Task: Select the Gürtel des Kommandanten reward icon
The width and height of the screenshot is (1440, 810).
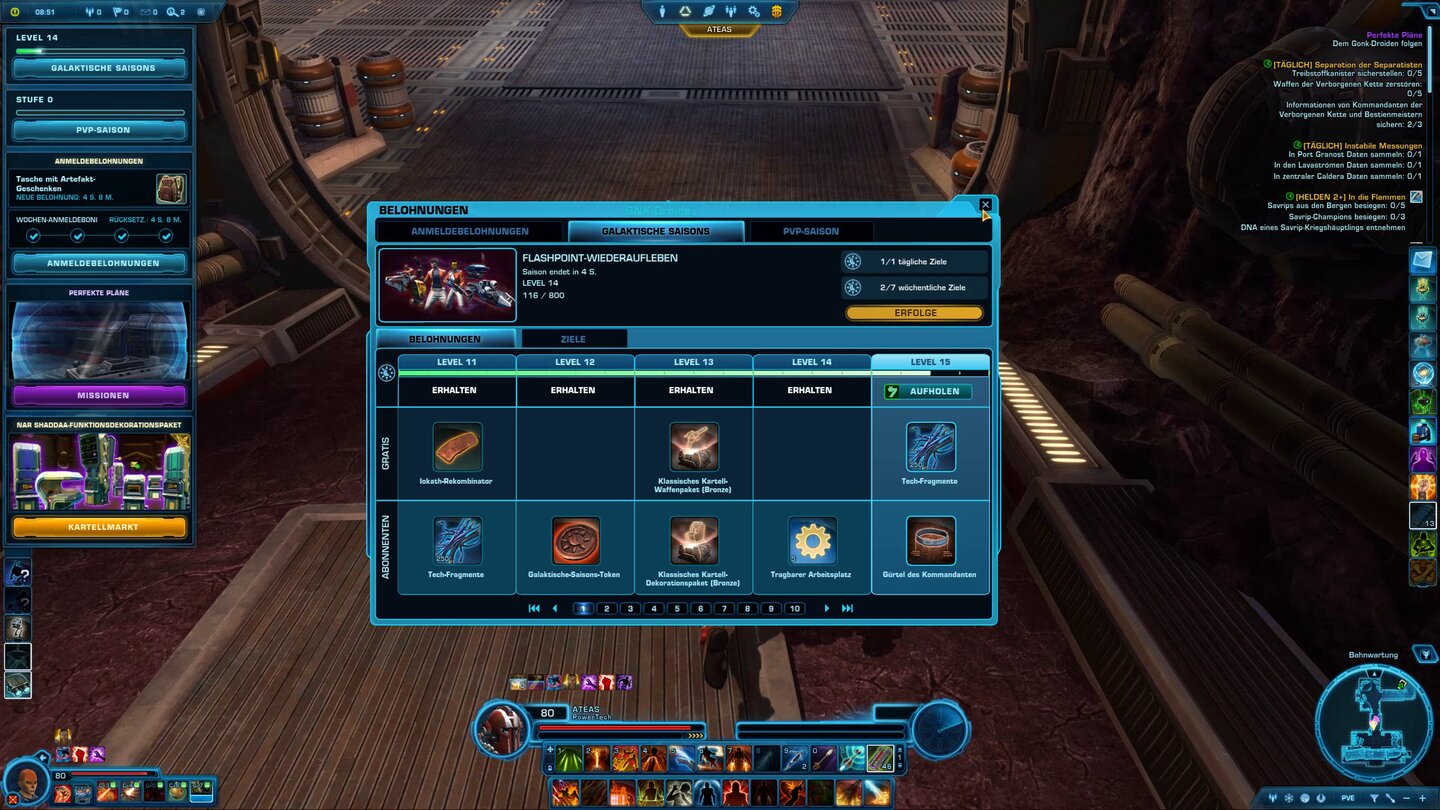Action: 930,540
